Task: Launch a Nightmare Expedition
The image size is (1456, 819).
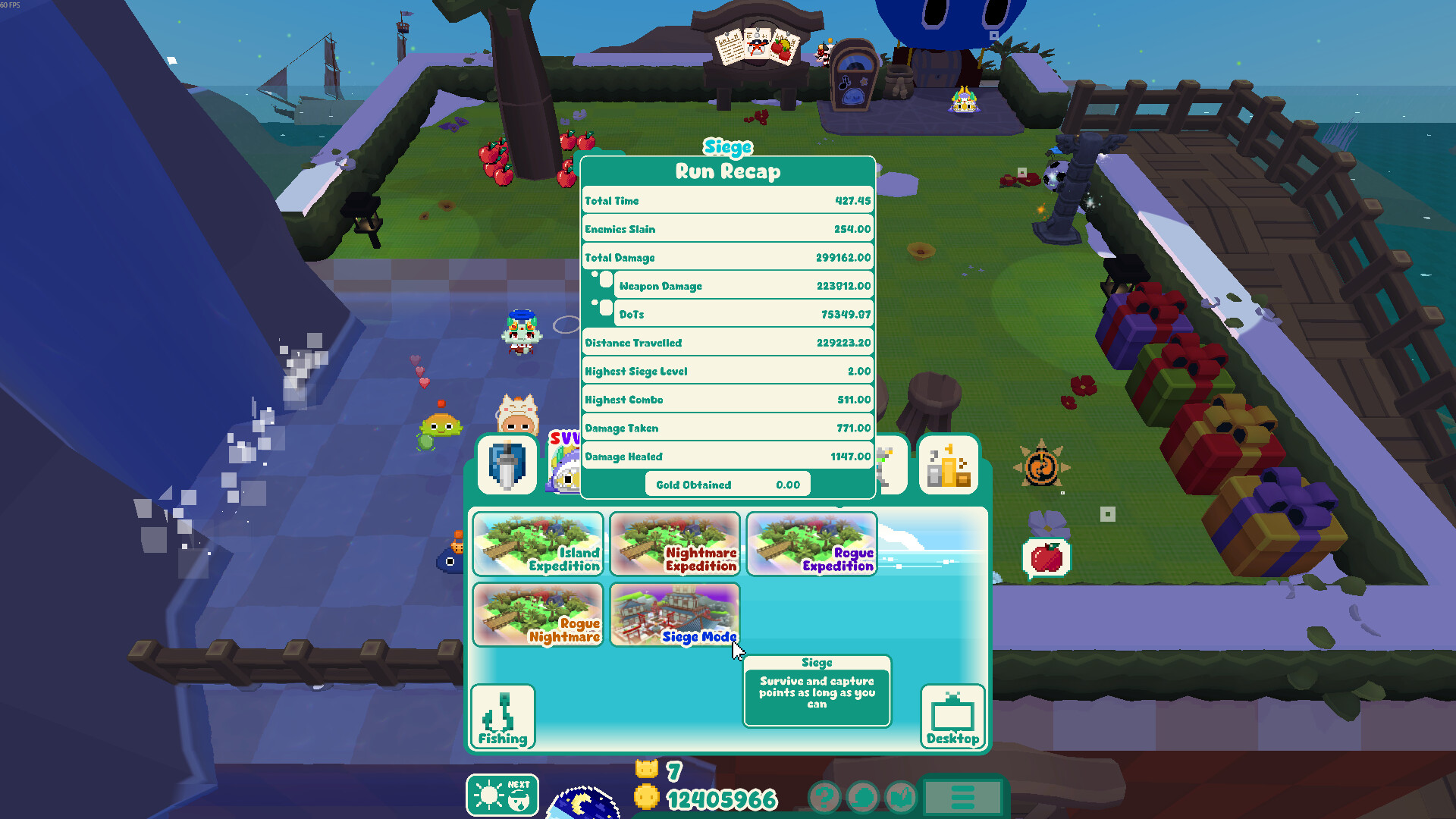Action: [674, 544]
